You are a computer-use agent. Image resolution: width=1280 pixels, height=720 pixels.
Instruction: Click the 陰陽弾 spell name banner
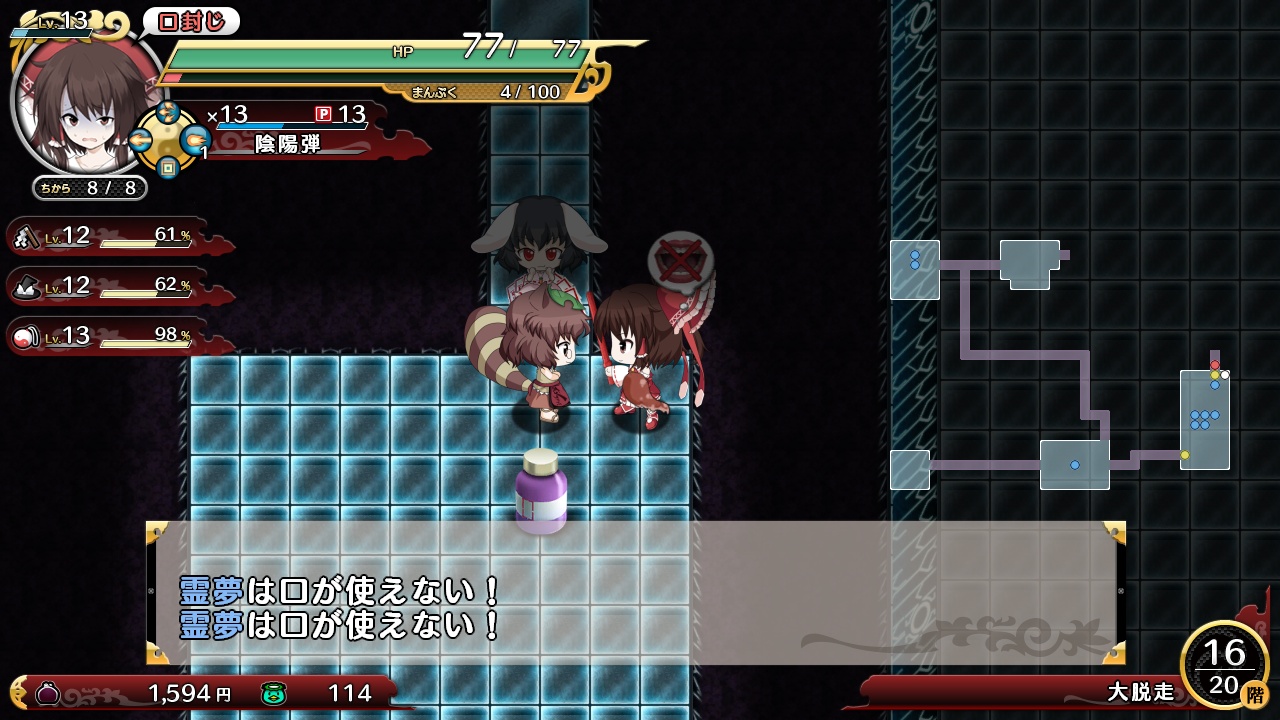(x=288, y=144)
